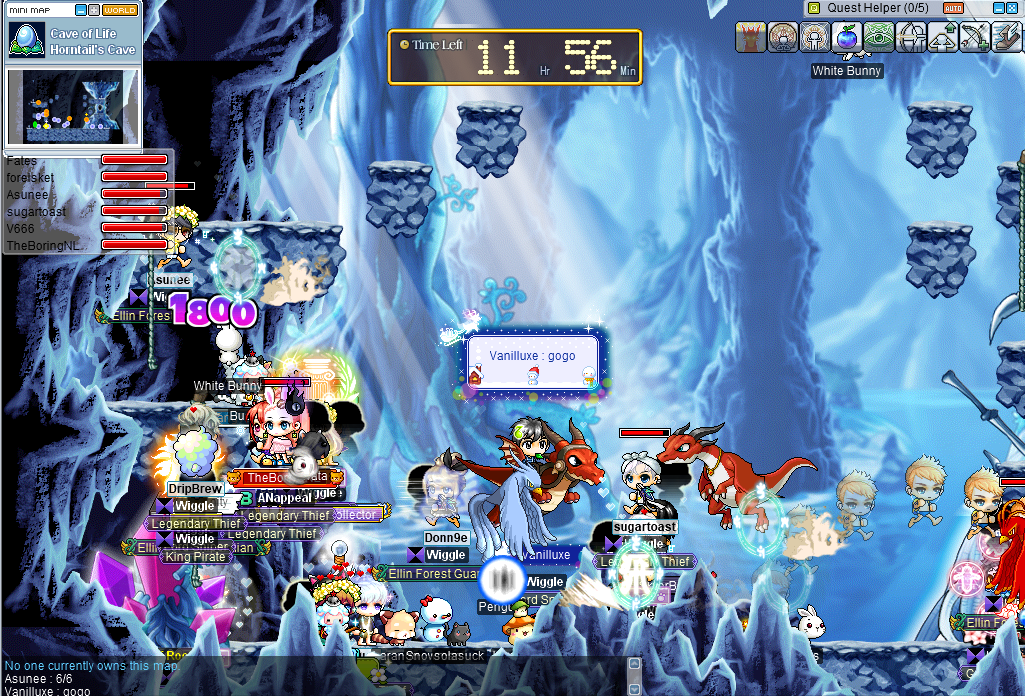Minimize the mini map window
The height and width of the screenshot is (696, 1025).
point(80,10)
